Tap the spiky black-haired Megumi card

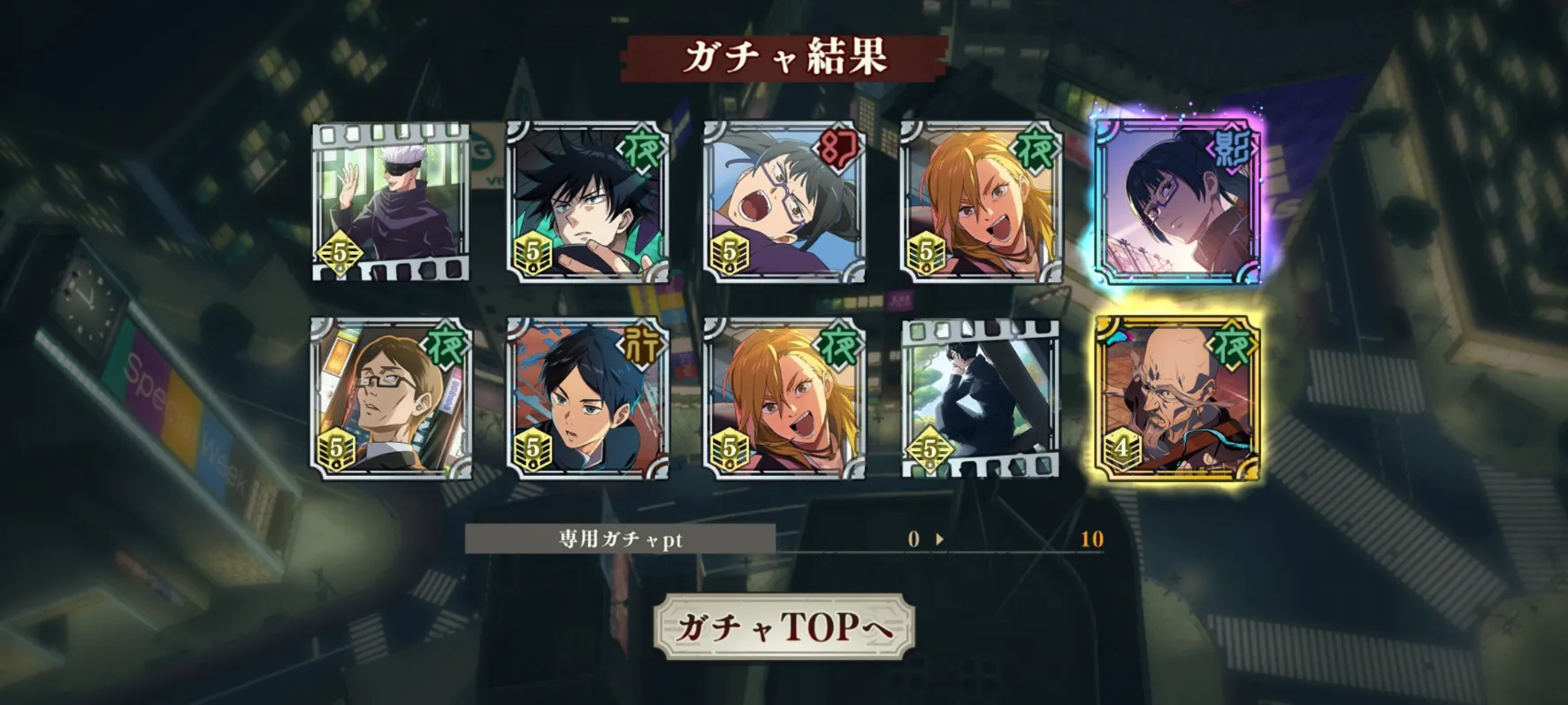point(587,202)
